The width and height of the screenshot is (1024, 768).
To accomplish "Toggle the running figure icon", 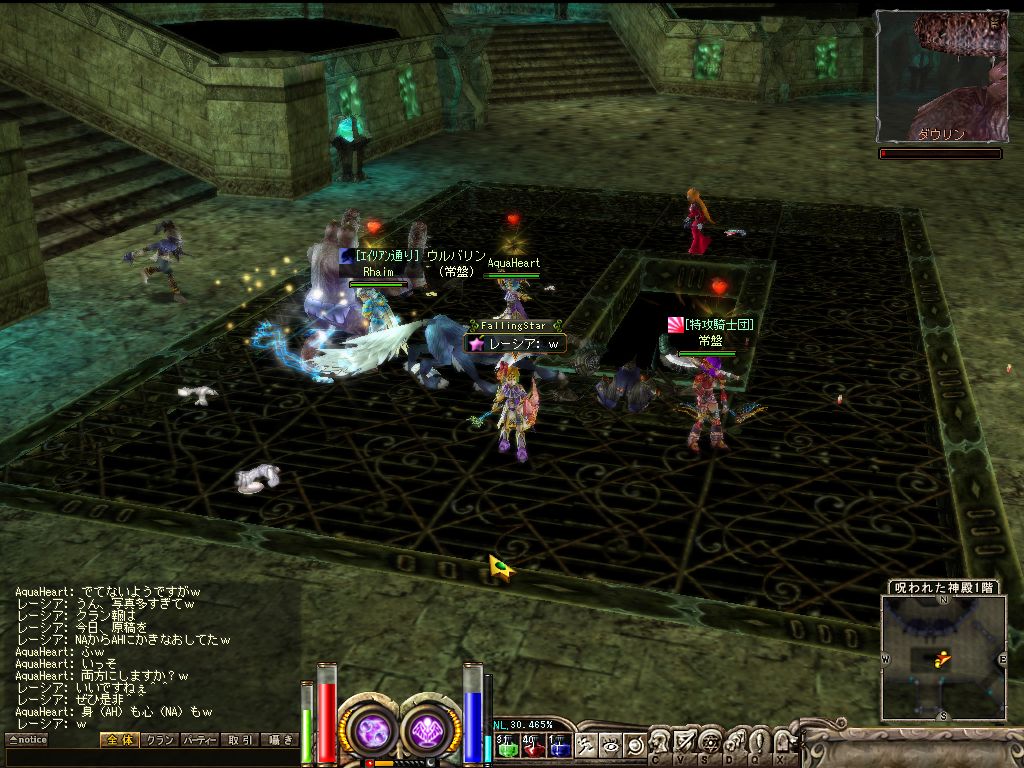I will (587, 744).
